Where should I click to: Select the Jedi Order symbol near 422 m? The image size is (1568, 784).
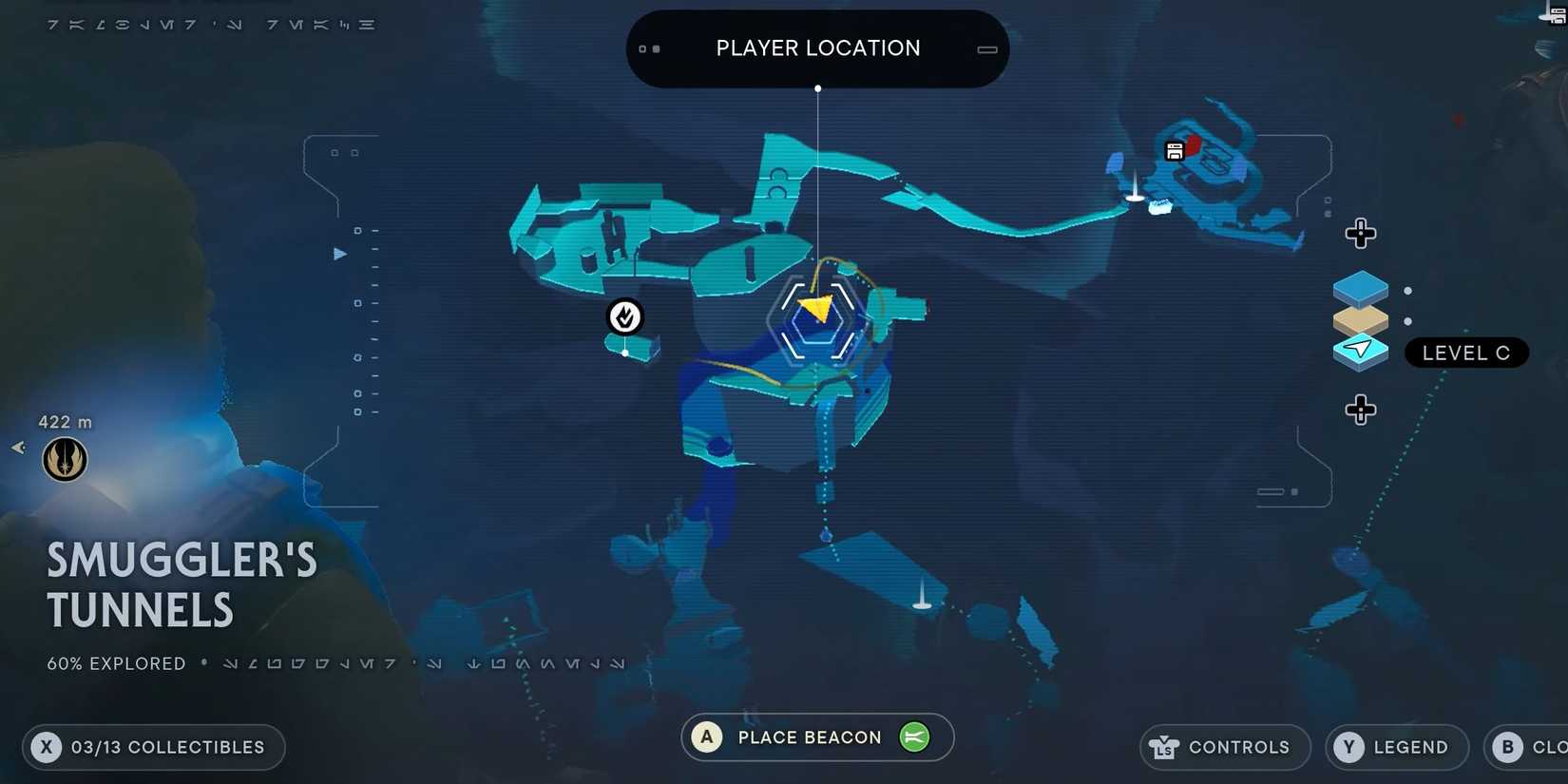tap(64, 459)
